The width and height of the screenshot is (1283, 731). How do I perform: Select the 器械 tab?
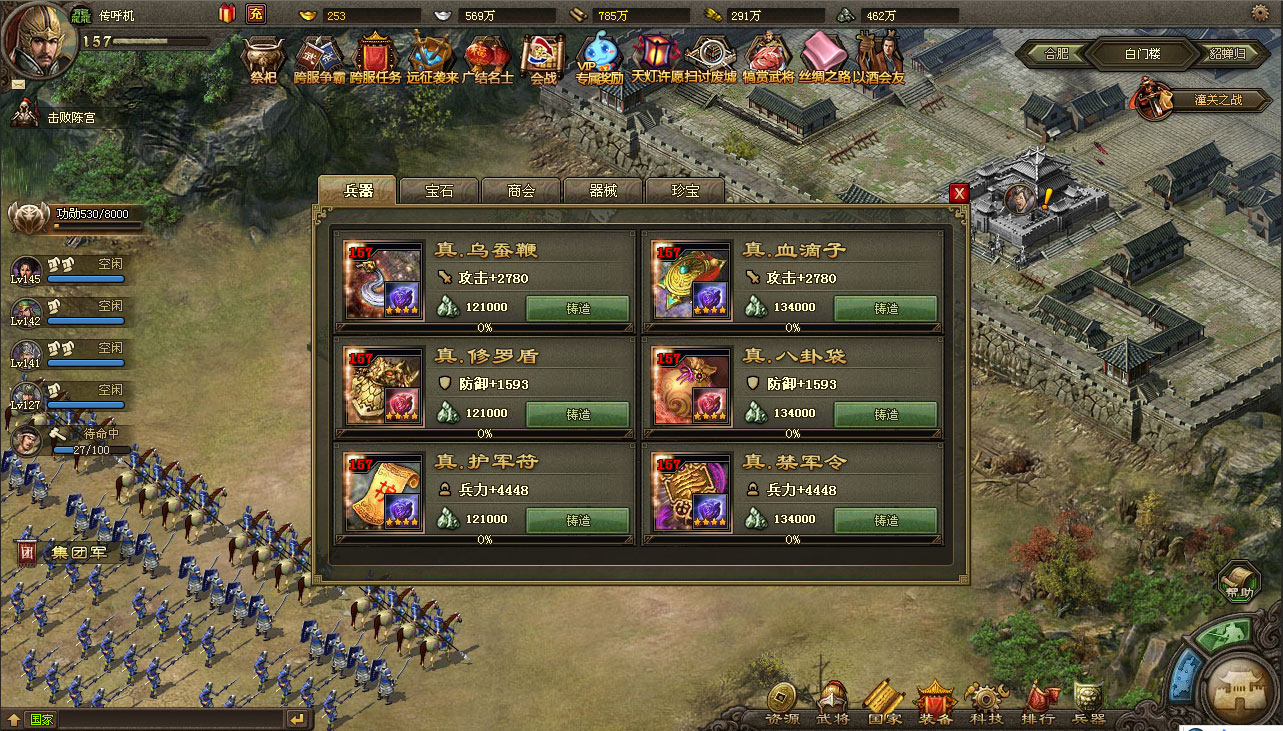pos(603,190)
